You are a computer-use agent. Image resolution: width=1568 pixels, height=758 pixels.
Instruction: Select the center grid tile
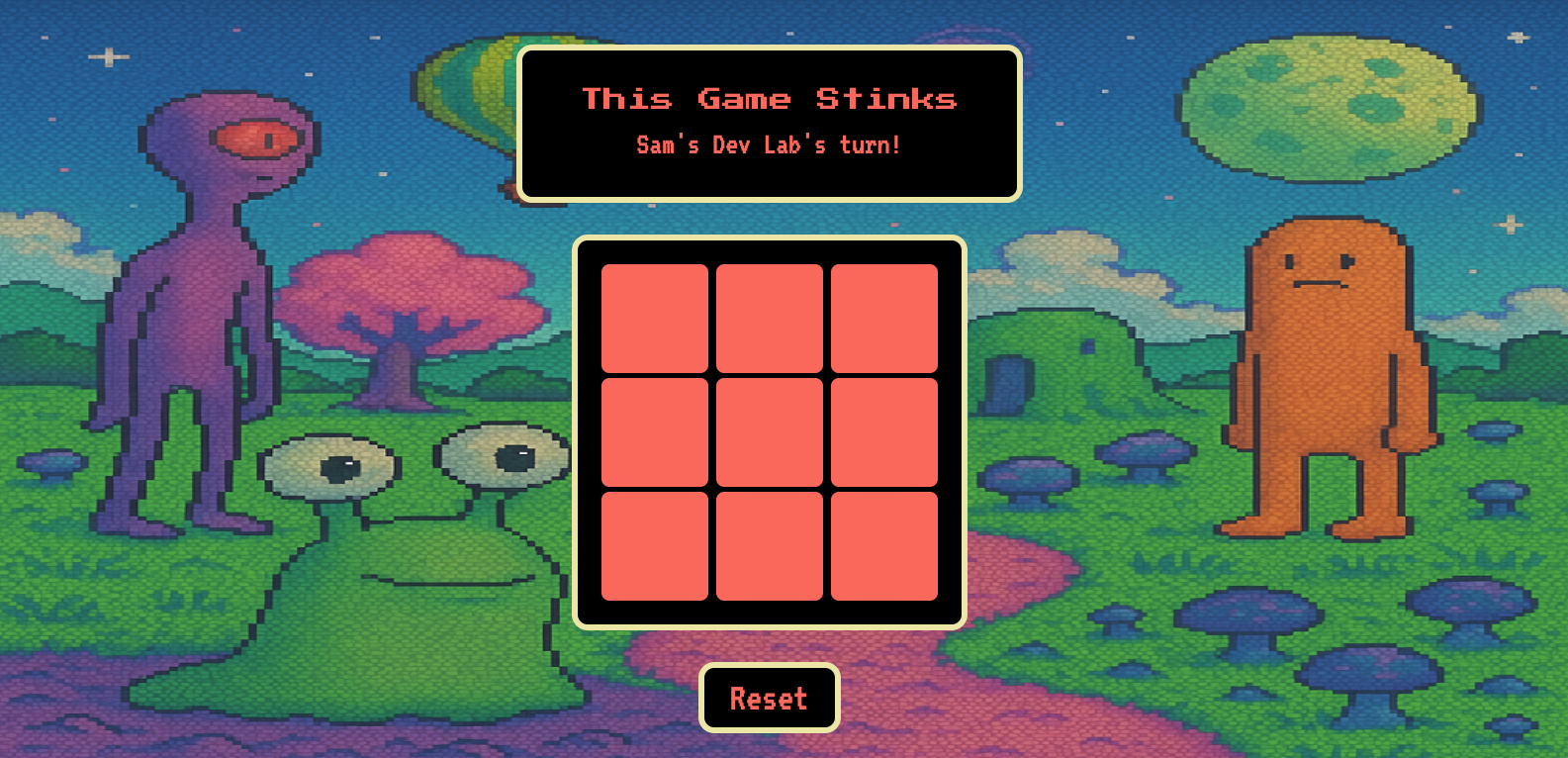(x=770, y=429)
